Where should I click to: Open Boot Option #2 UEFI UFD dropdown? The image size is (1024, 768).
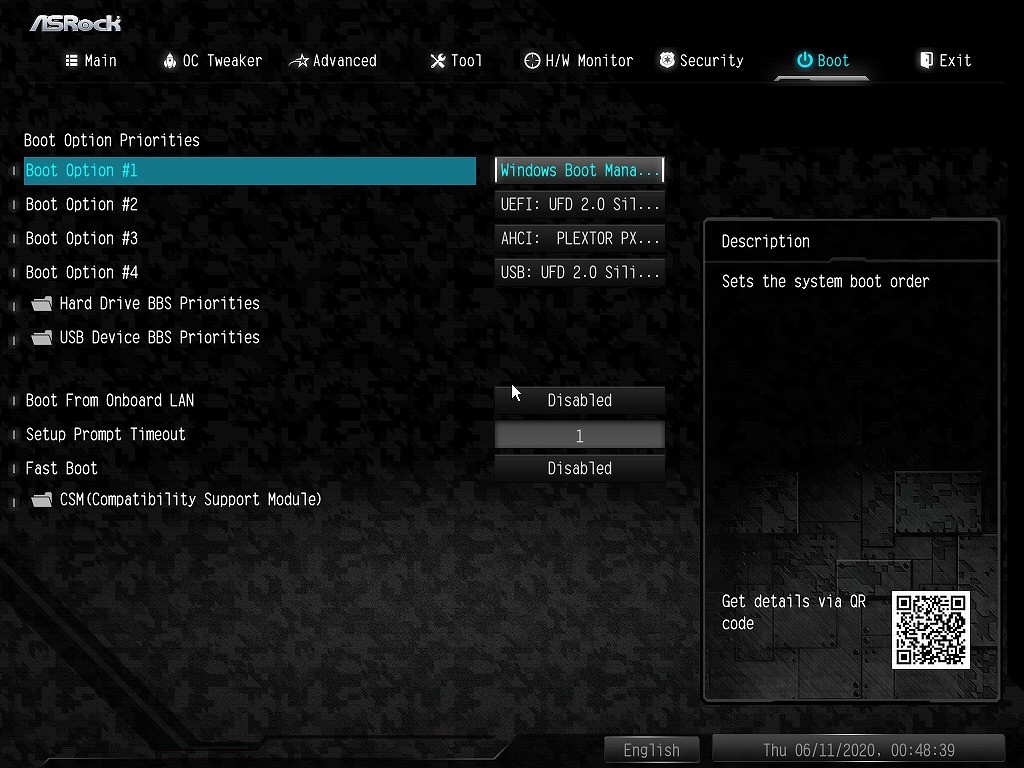point(579,205)
